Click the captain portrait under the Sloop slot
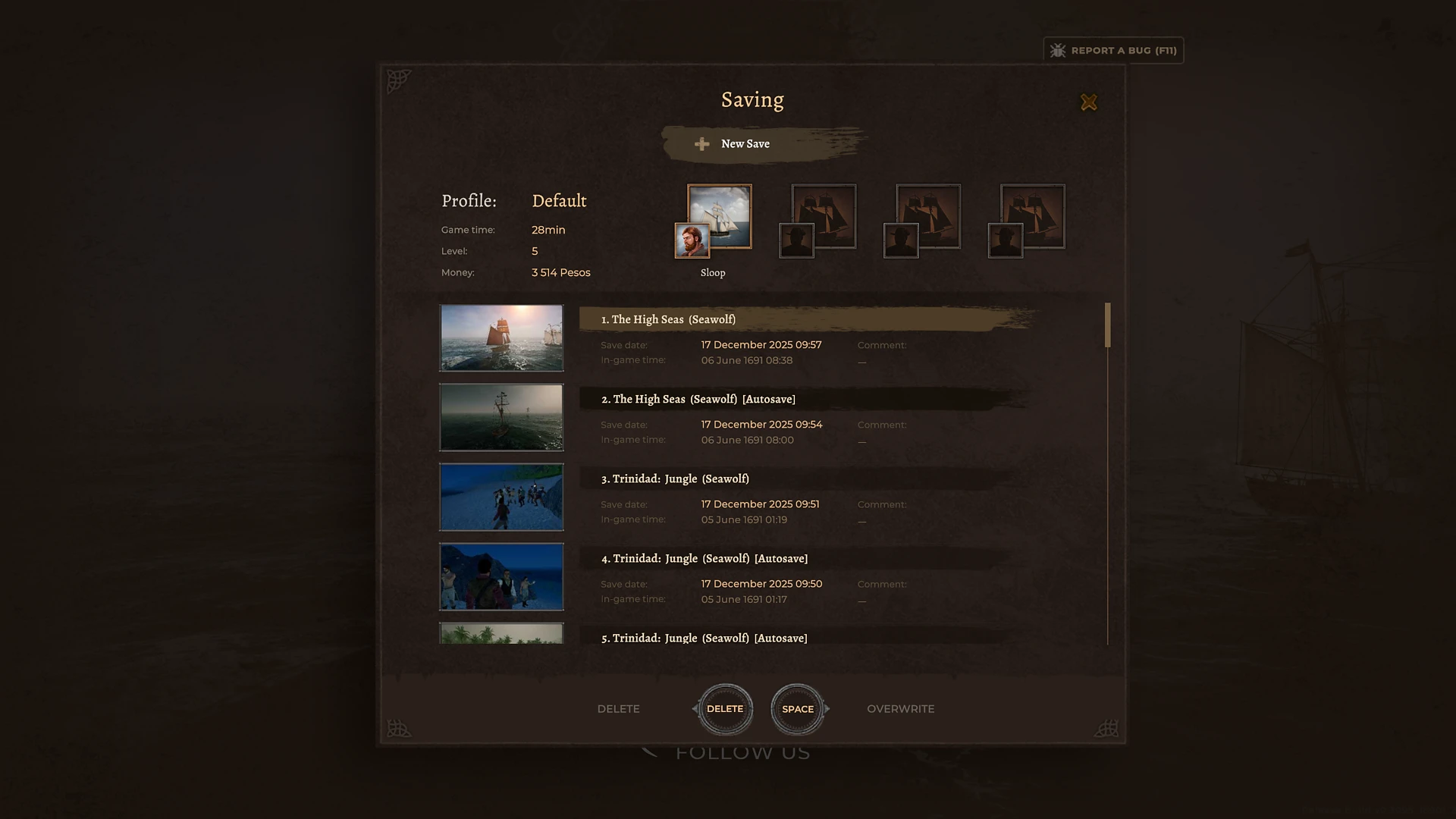Viewport: 1456px width, 819px height. [x=691, y=241]
